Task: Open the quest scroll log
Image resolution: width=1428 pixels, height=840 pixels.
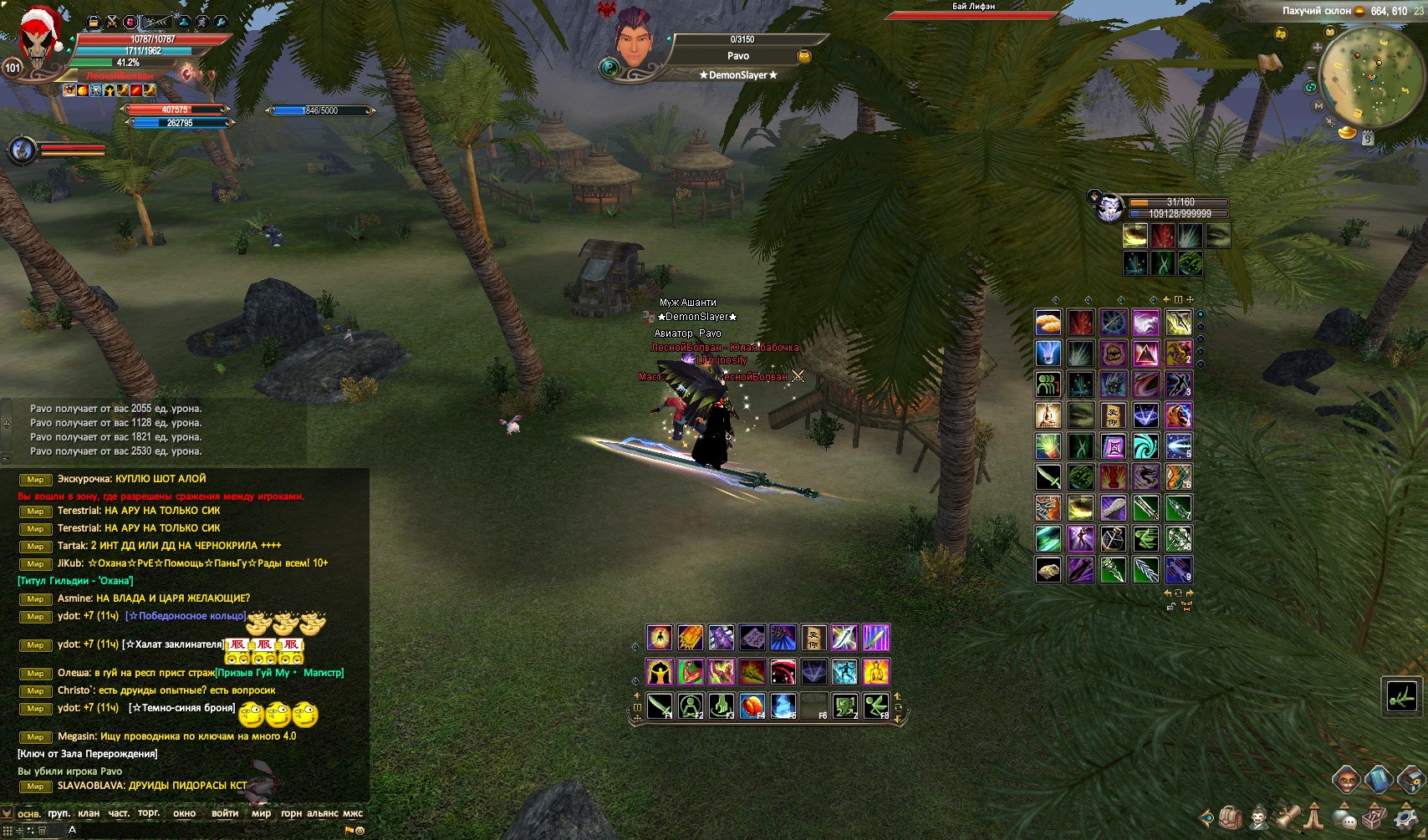Action: pos(1288,817)
